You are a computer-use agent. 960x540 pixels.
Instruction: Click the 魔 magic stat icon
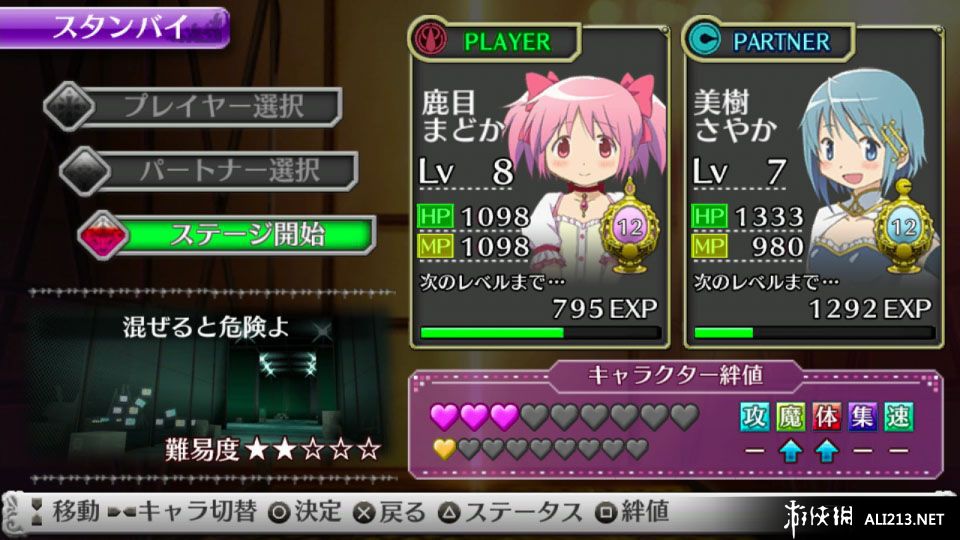click(791, 417)
